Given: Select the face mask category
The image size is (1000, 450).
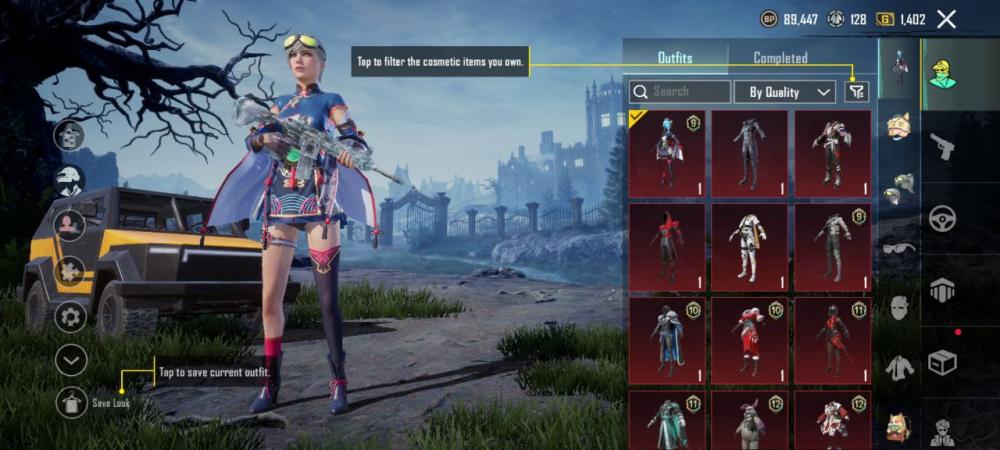Looking at the screenshot, I should (x=899, y=308).
